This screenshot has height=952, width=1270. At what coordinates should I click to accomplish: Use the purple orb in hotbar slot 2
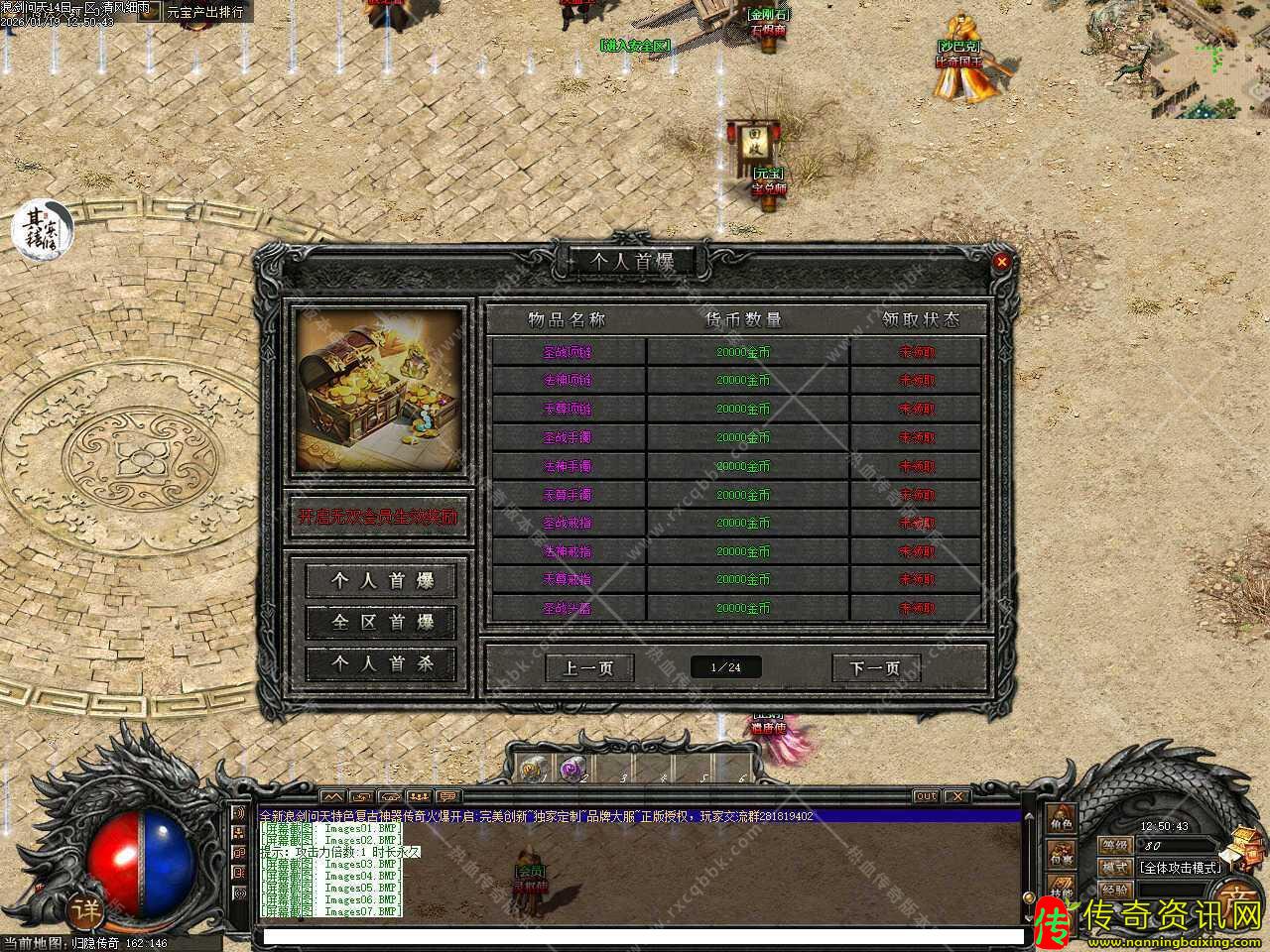pyautogui.click(x=571, y=768)
